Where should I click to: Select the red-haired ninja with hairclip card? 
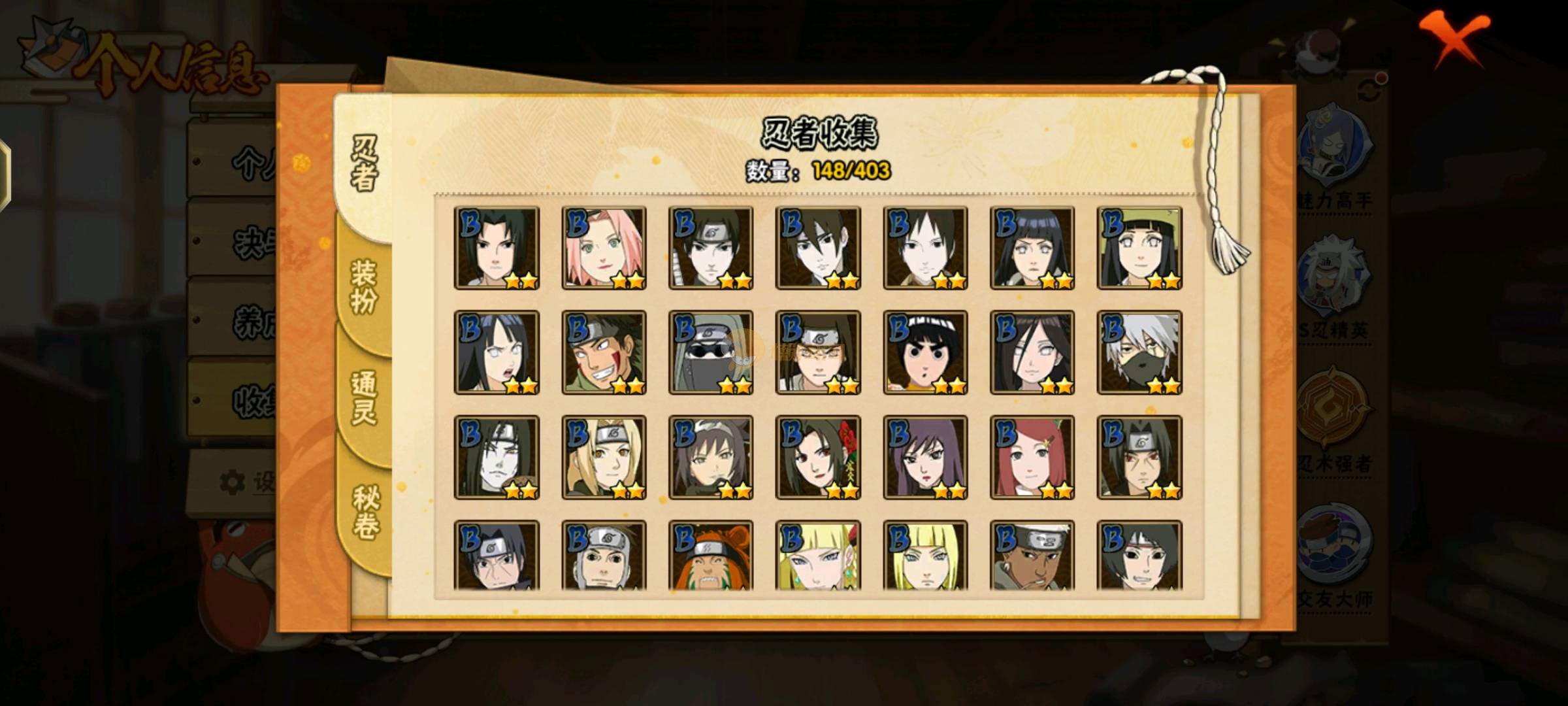coord(1032,458)
